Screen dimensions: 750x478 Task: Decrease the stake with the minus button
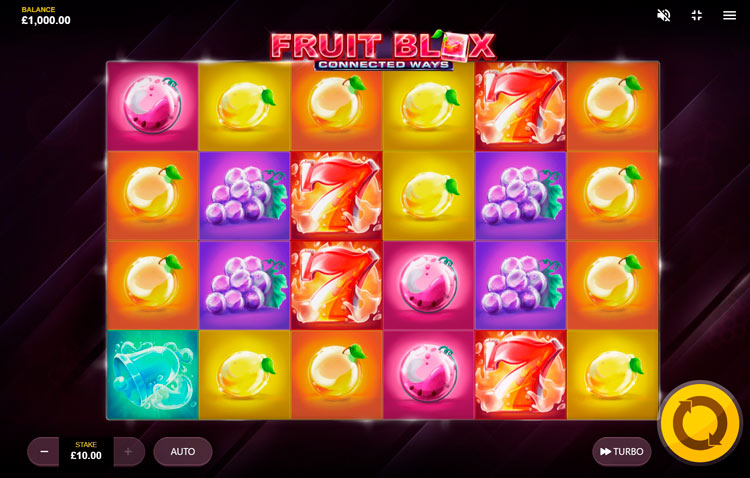tap(43, 452)
